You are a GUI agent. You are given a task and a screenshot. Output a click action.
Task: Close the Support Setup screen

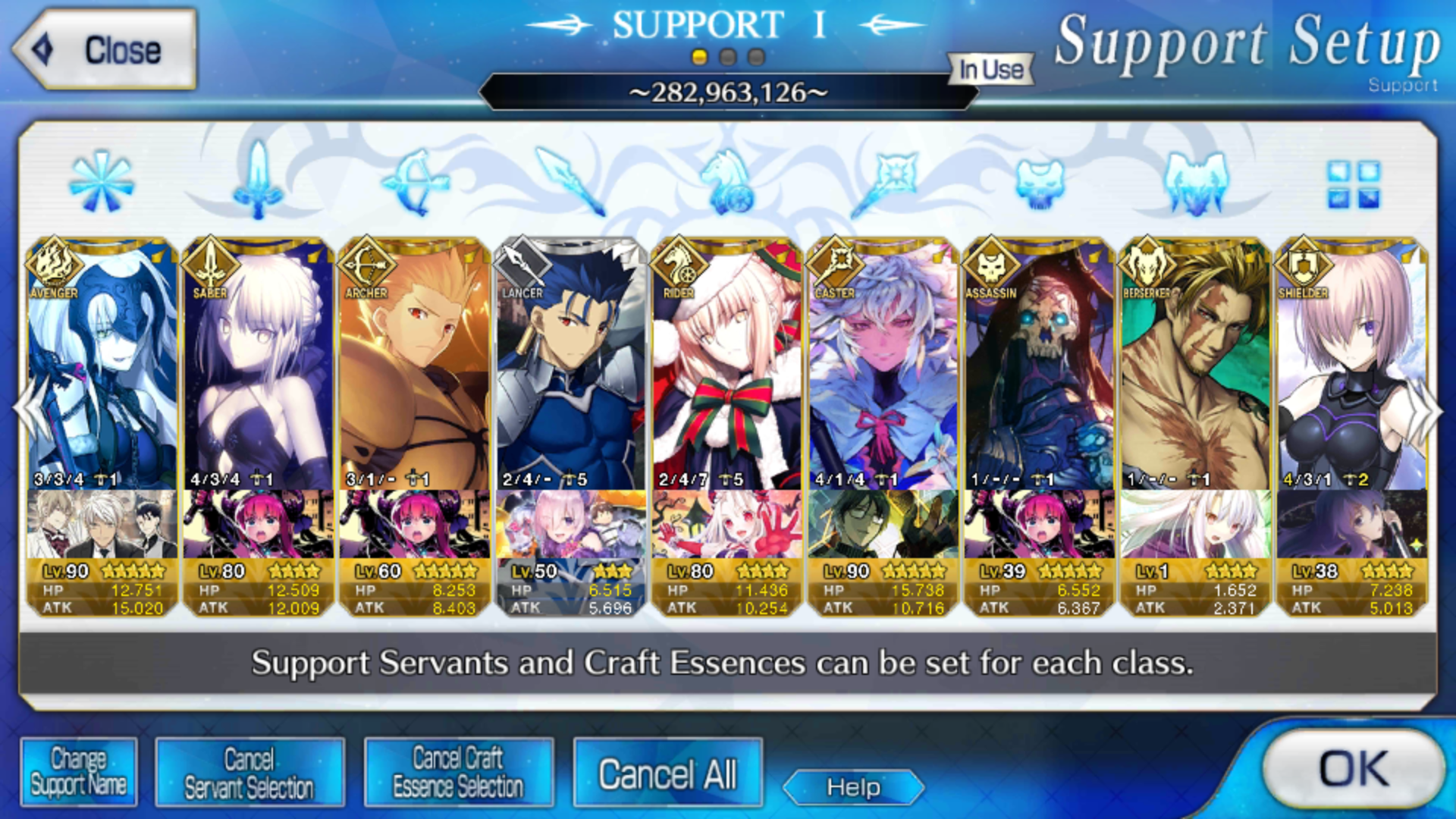(105, 50)
